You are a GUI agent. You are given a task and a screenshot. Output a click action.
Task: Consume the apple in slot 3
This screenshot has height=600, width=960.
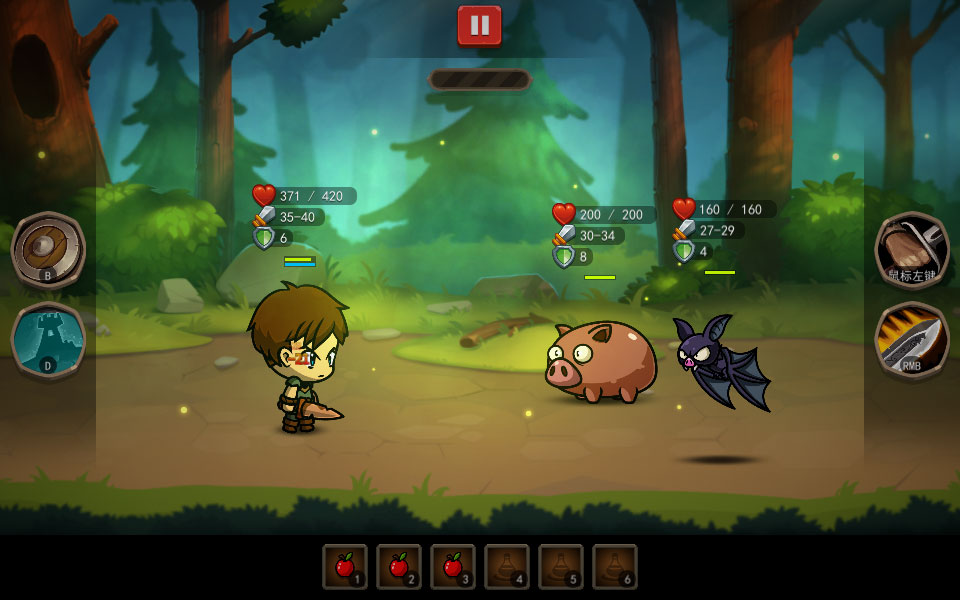pos(453,567)
